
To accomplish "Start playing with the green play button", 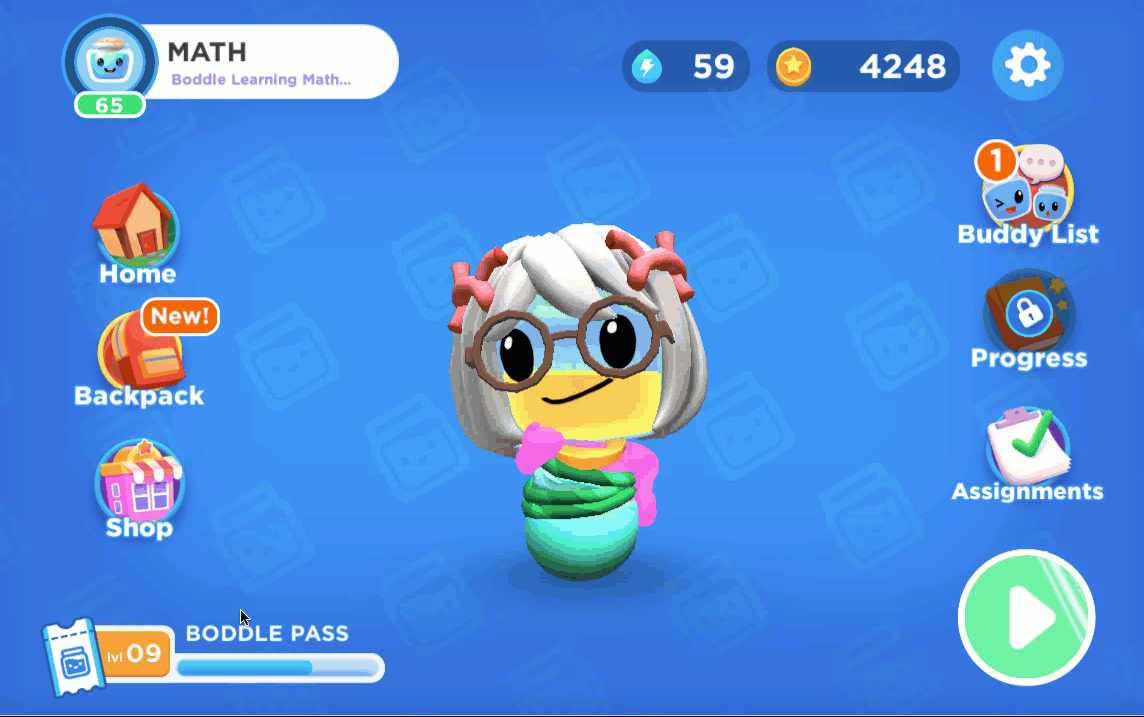I will (1026, 617).
